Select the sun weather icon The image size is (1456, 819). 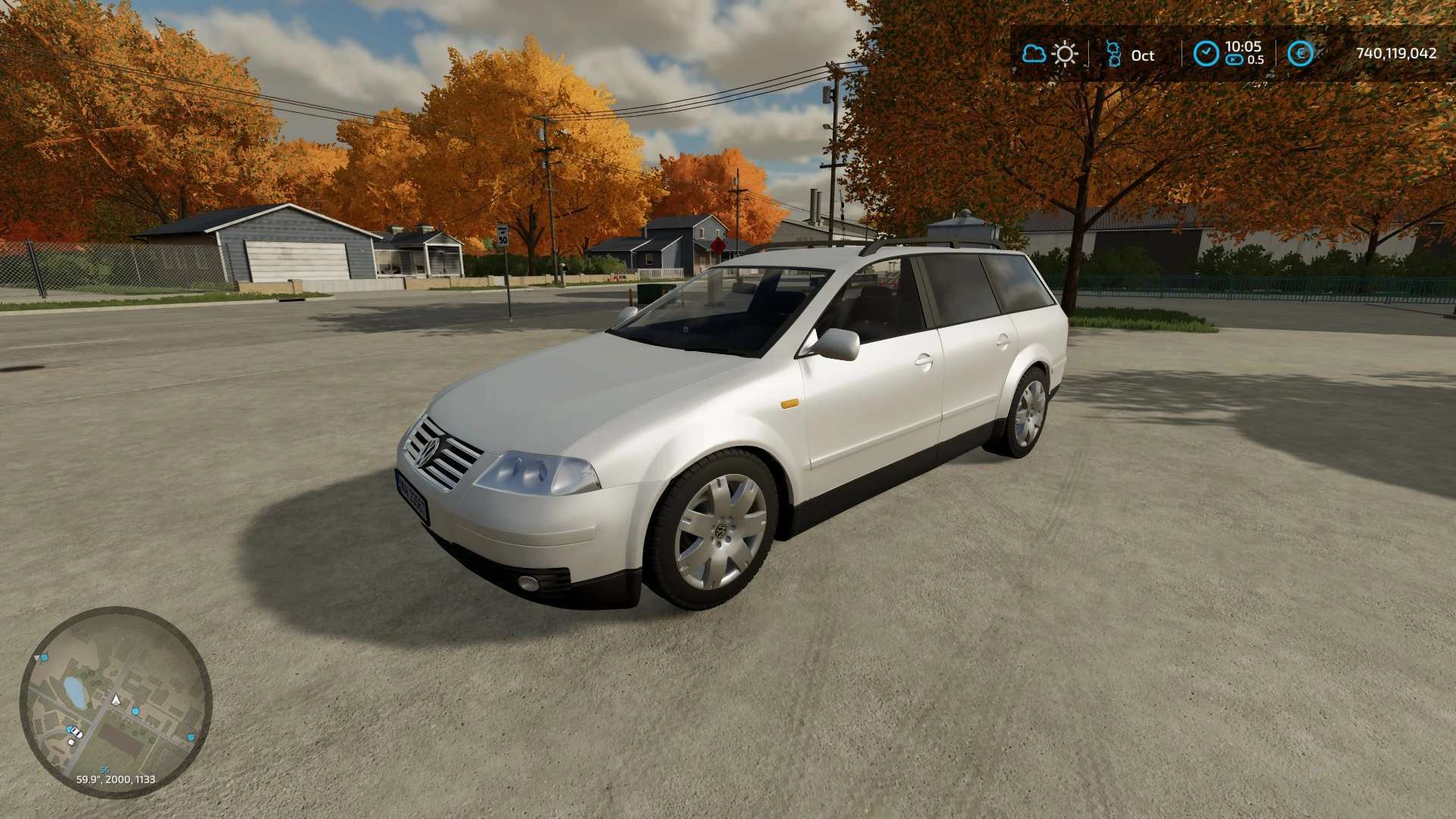(x=1065, y=54)
